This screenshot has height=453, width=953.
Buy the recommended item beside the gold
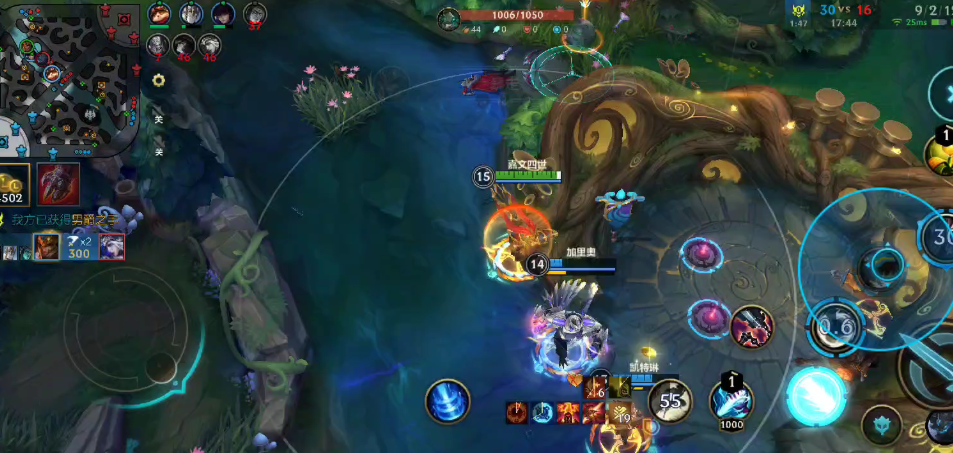(59, 184)
